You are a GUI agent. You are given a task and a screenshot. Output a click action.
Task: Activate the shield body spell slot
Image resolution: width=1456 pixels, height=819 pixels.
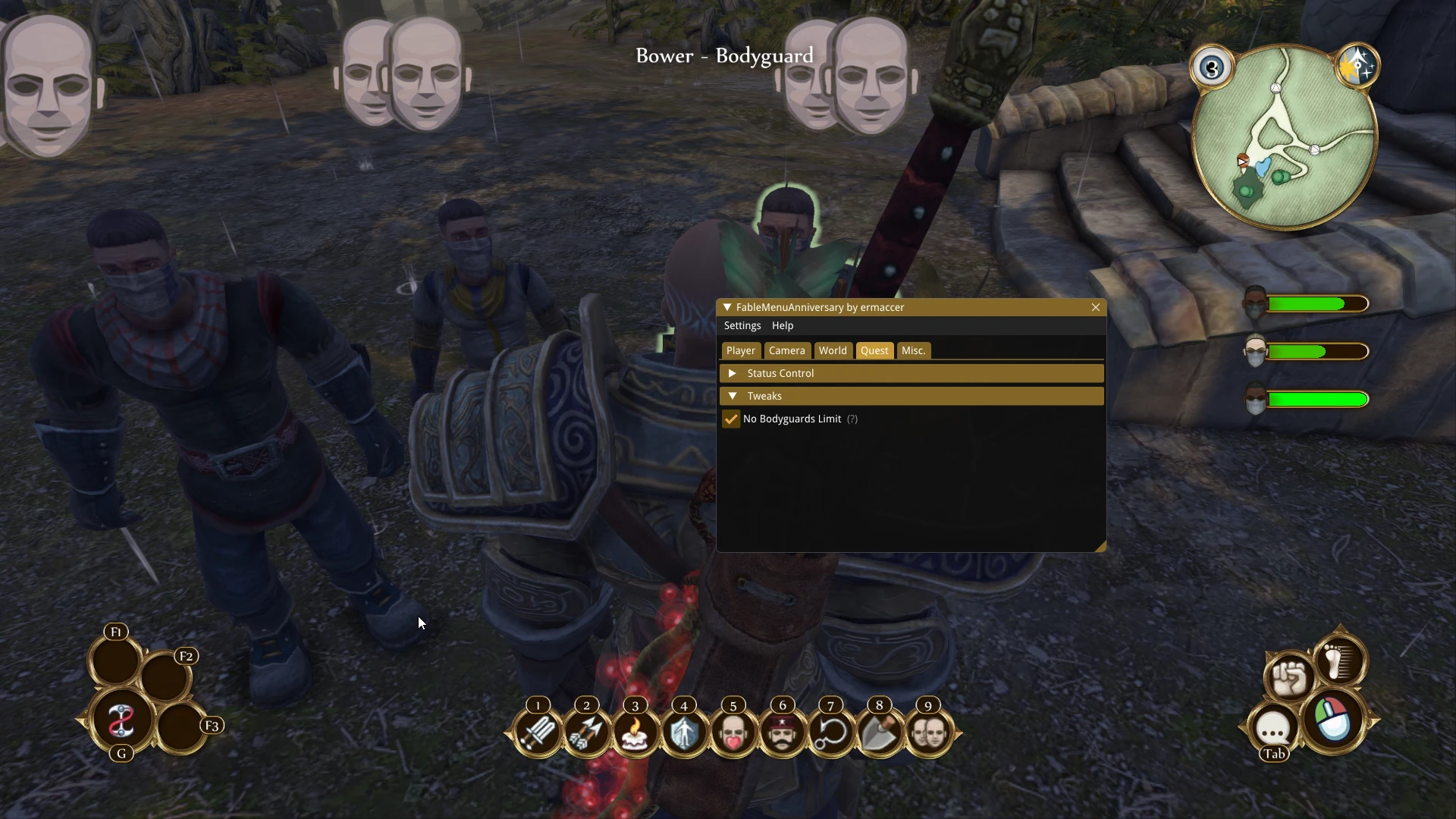tap(684, 733)
